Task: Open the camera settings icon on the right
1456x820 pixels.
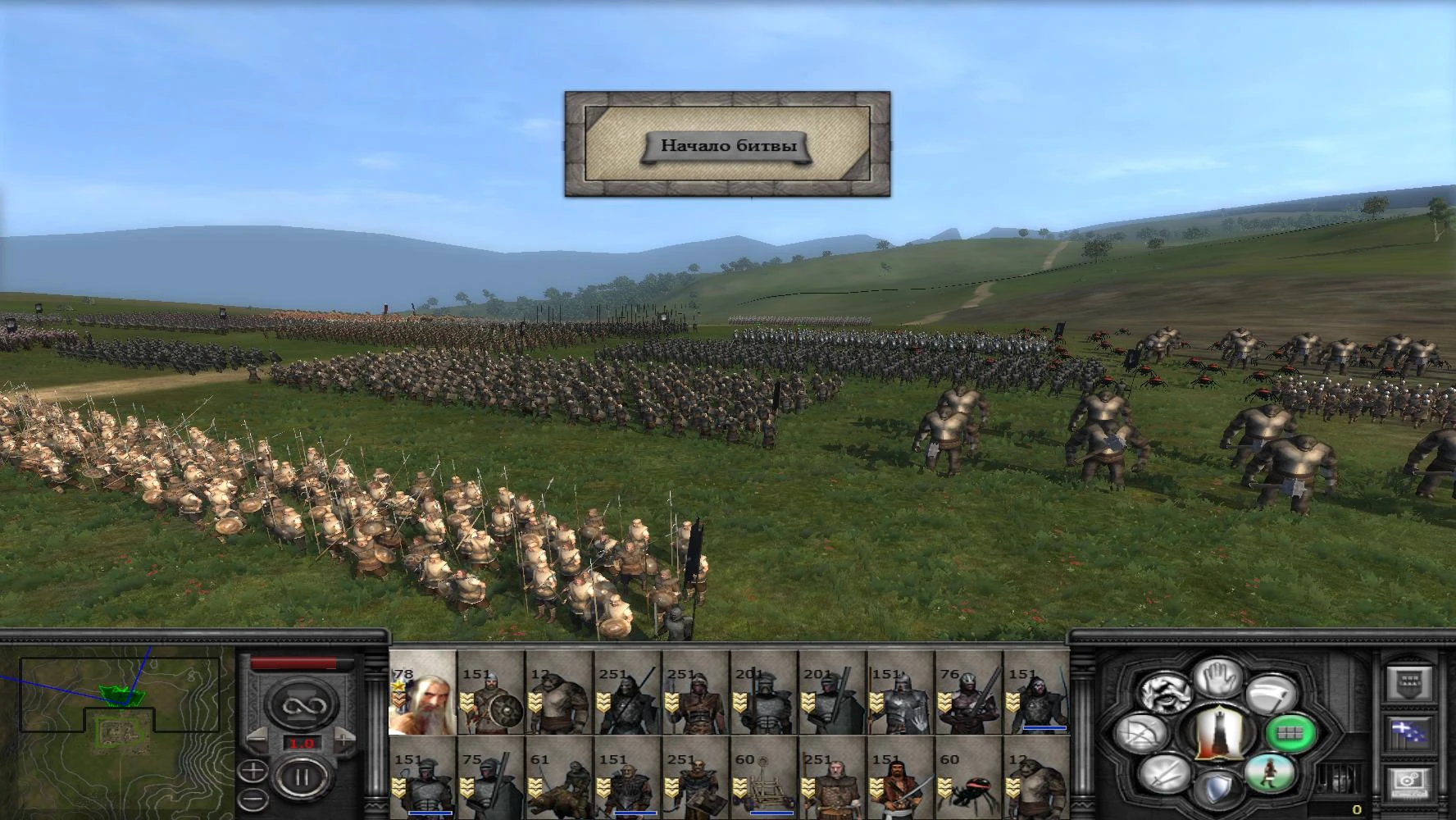Action: click(x=1408, y=781)
